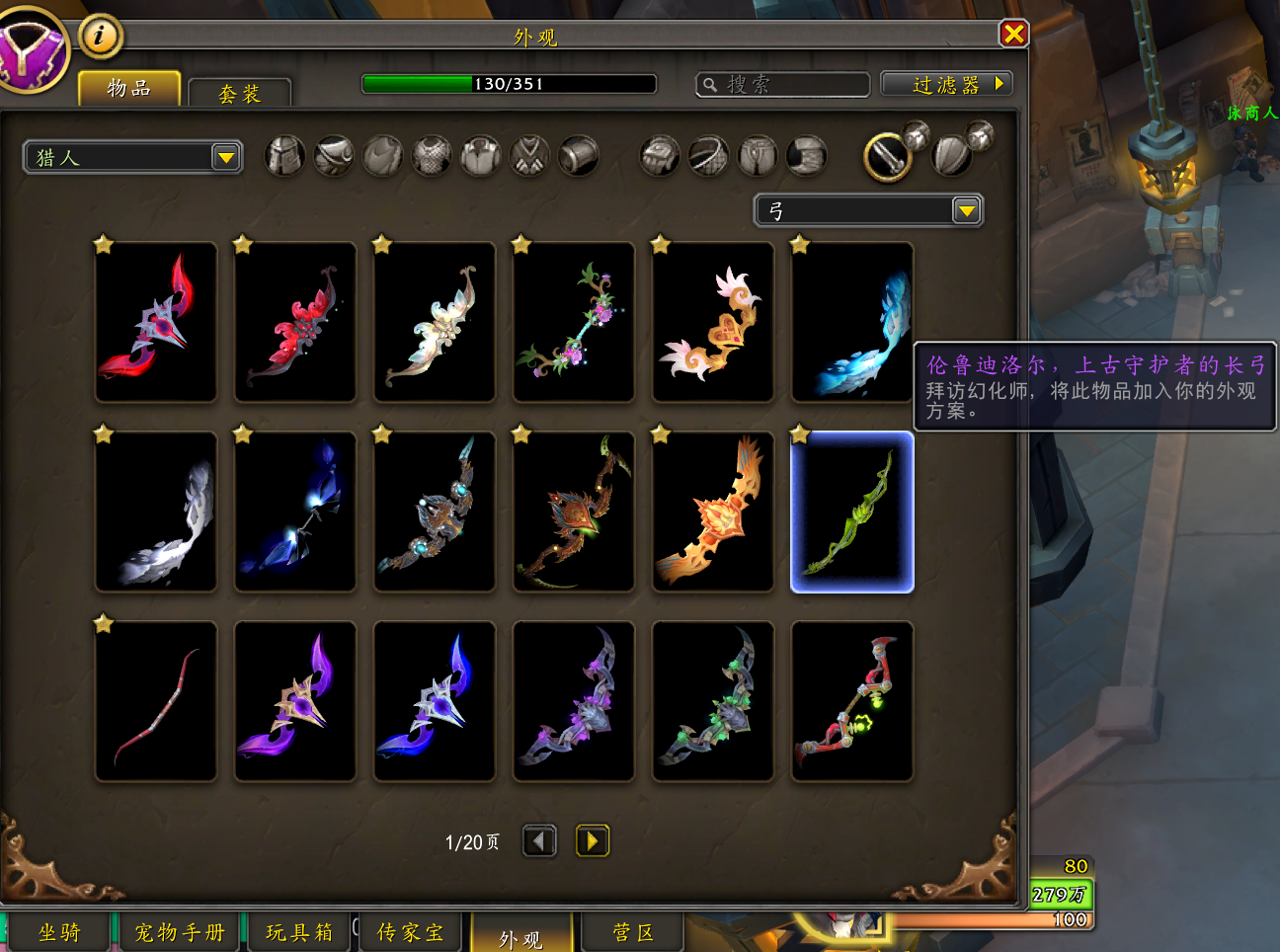The width and height of the screenshot is (1280, 952).
Task: Select the highlighted green vine bow
Action: [852, 513]
